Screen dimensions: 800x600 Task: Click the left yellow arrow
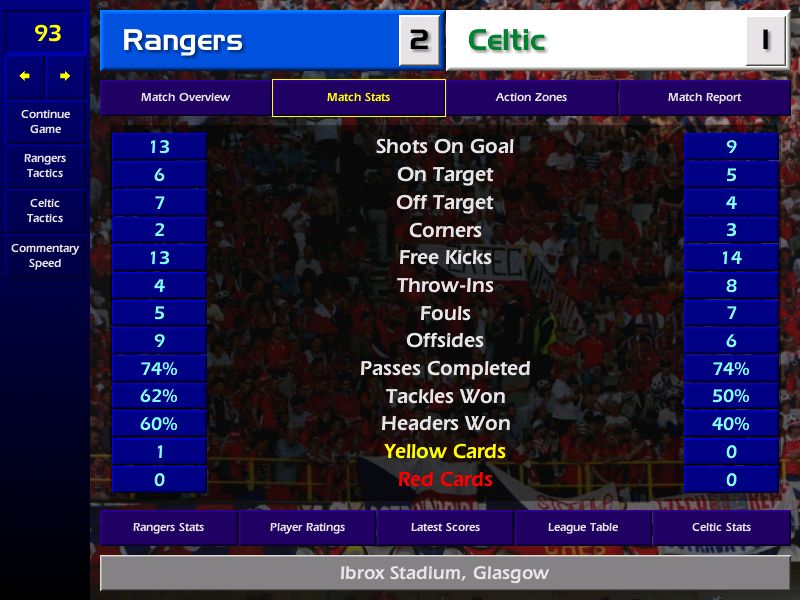25,76
